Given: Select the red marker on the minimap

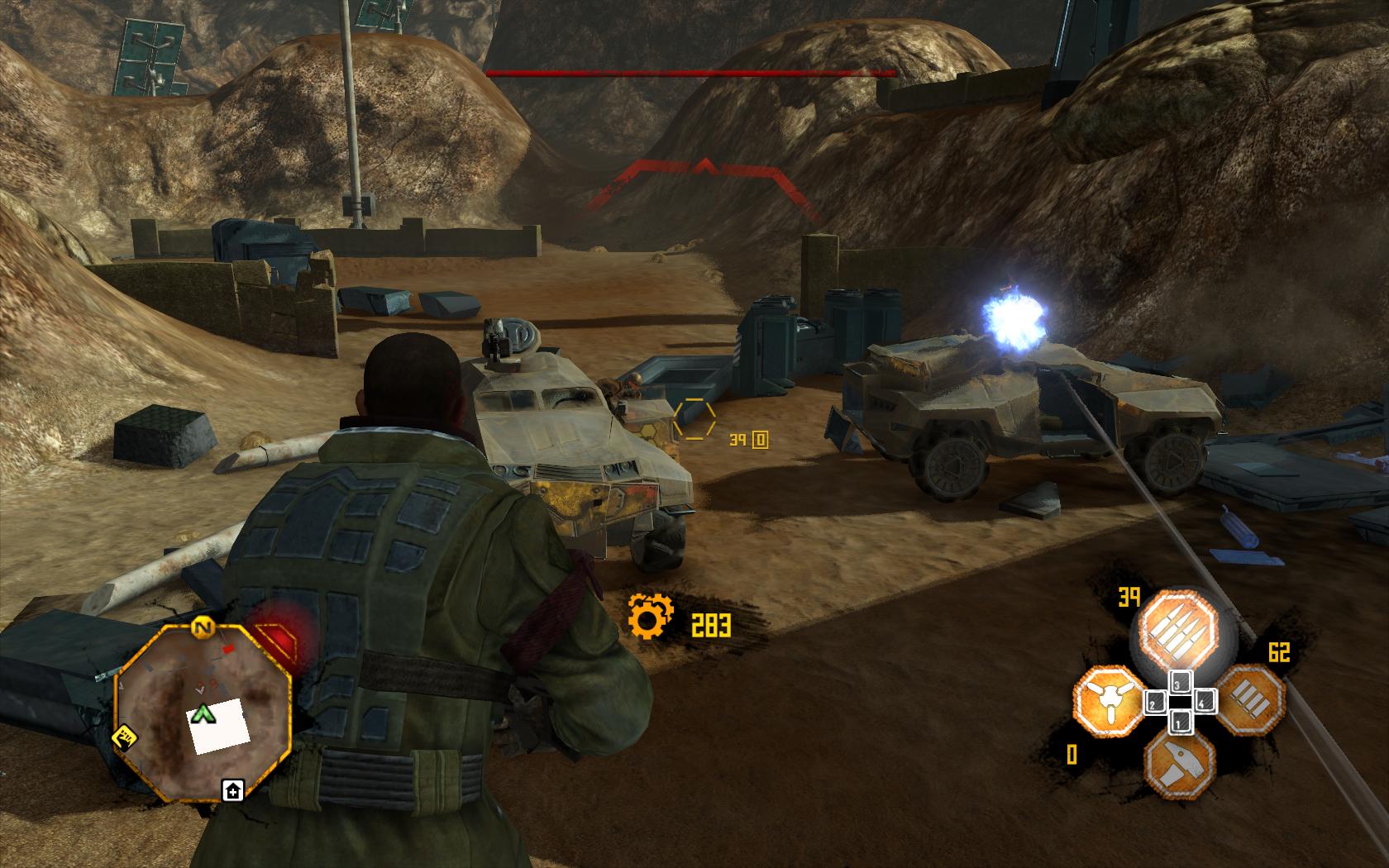Looking at the screenshot, I should (230, 651).
